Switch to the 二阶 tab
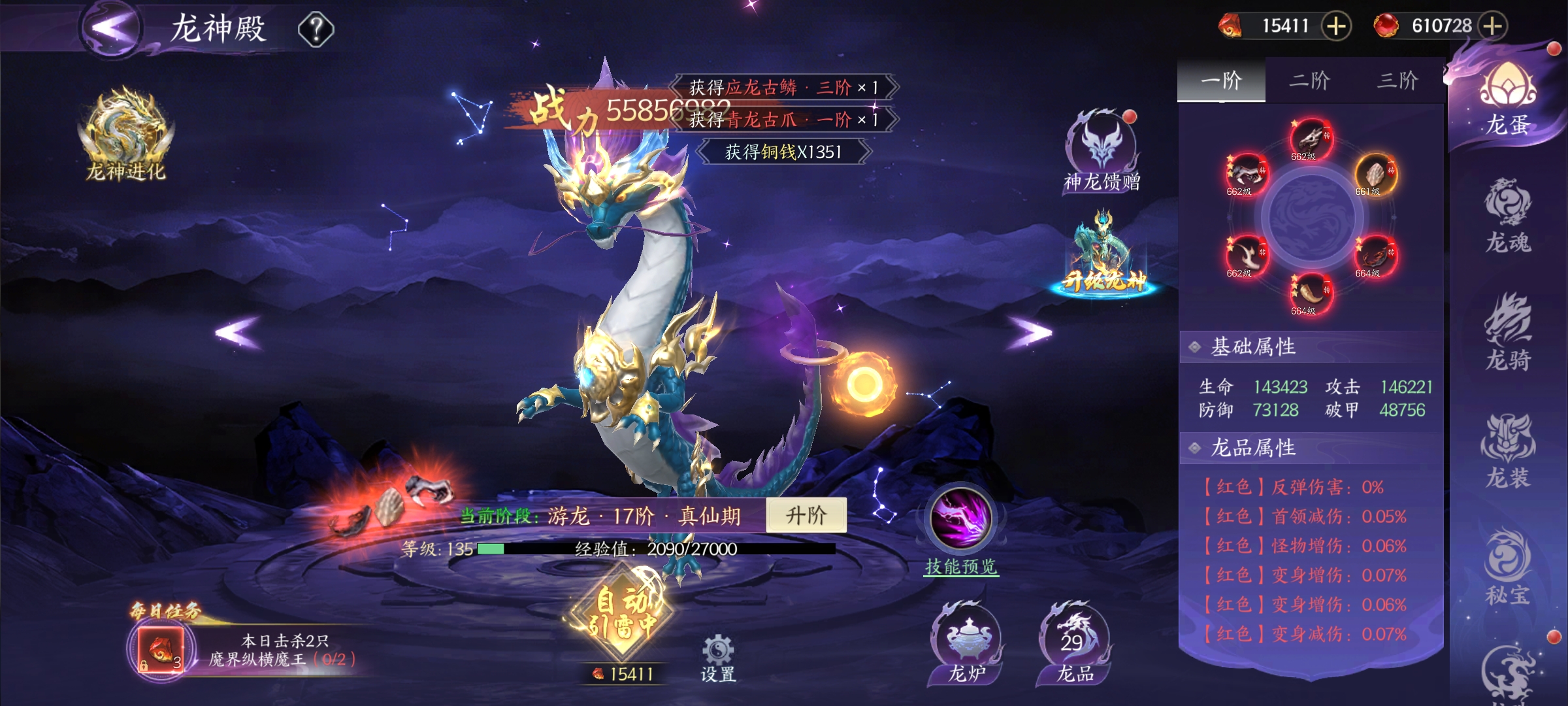This screenshot has height=706, width=1568. click(x=1309, y=80)
